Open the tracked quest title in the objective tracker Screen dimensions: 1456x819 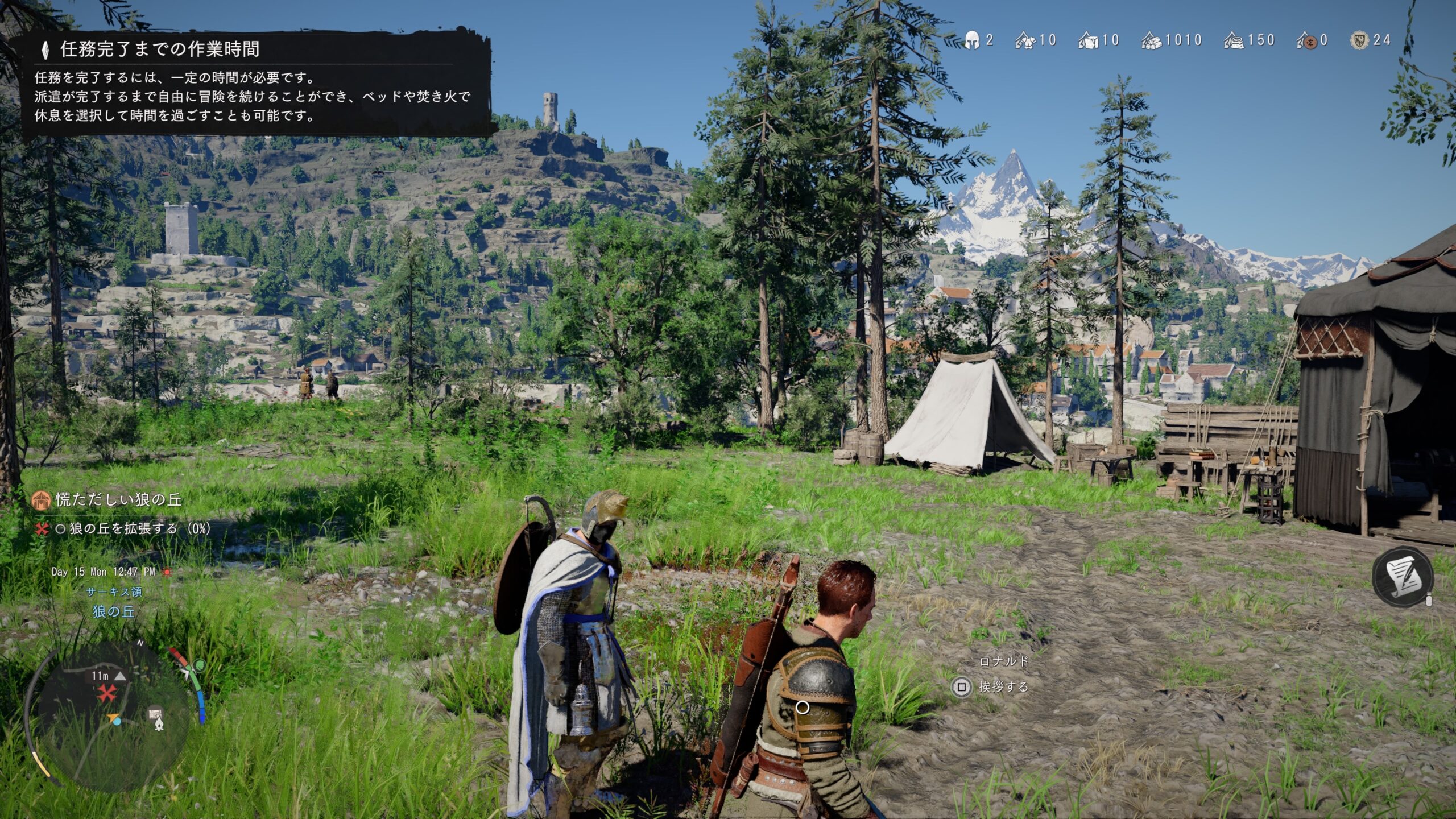(x=118, y=500)
